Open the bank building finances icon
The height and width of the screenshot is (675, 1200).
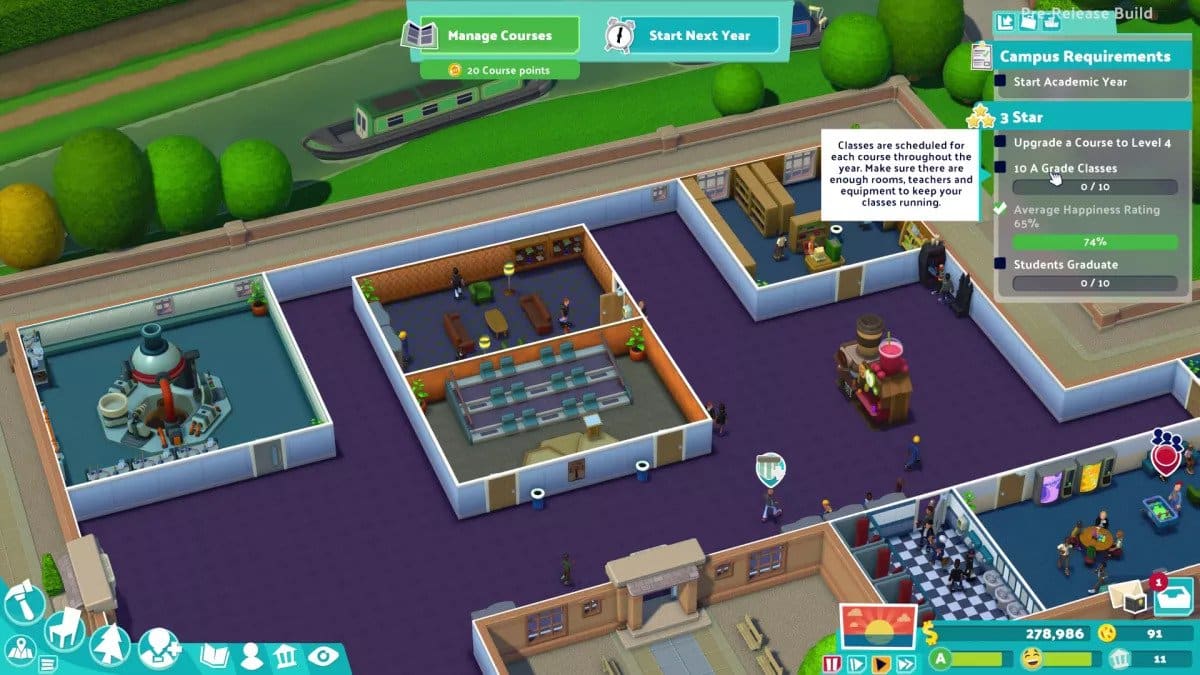click(x=286, y=657)
